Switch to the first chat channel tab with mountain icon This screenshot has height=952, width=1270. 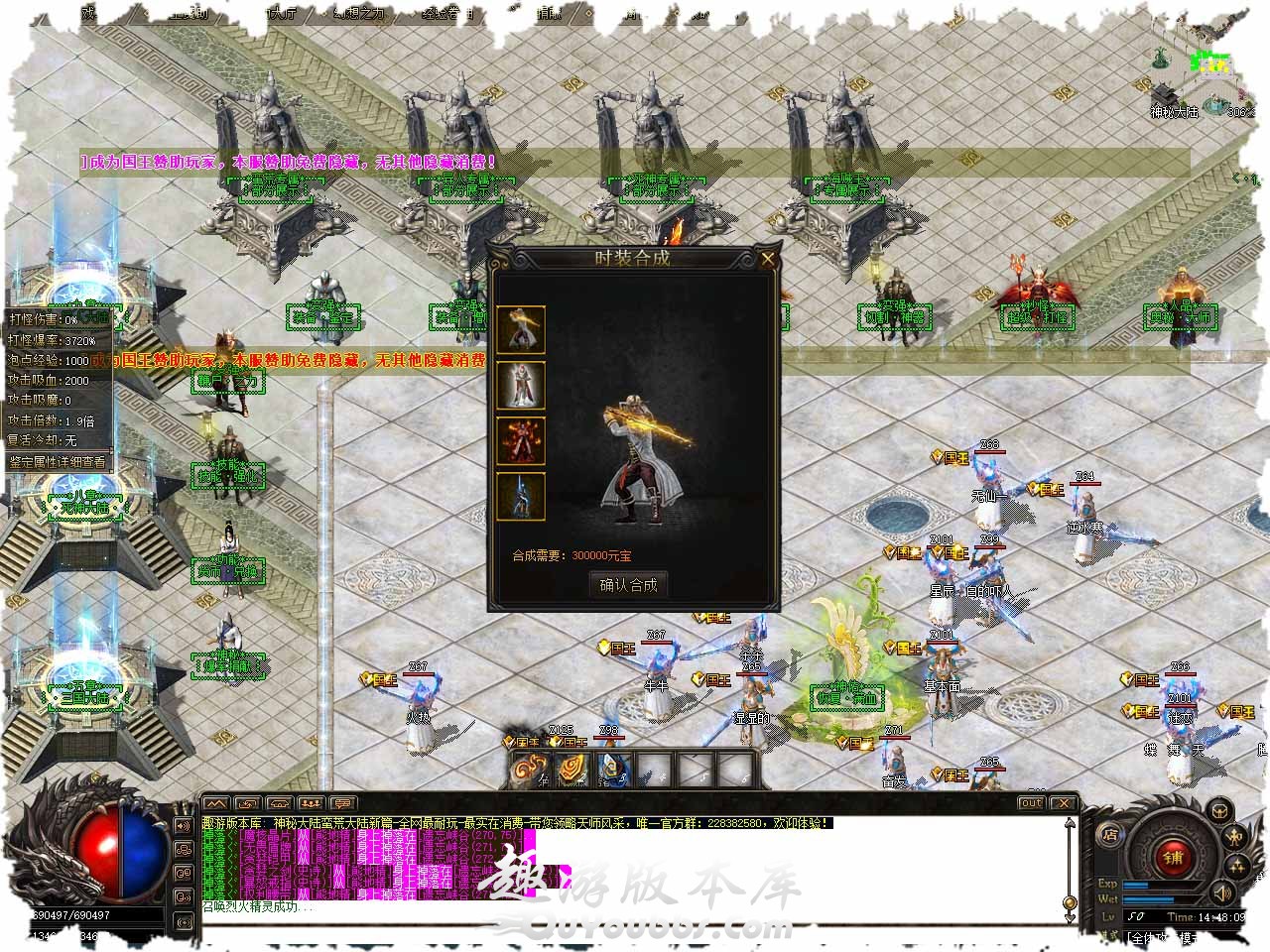click(216, 803)
